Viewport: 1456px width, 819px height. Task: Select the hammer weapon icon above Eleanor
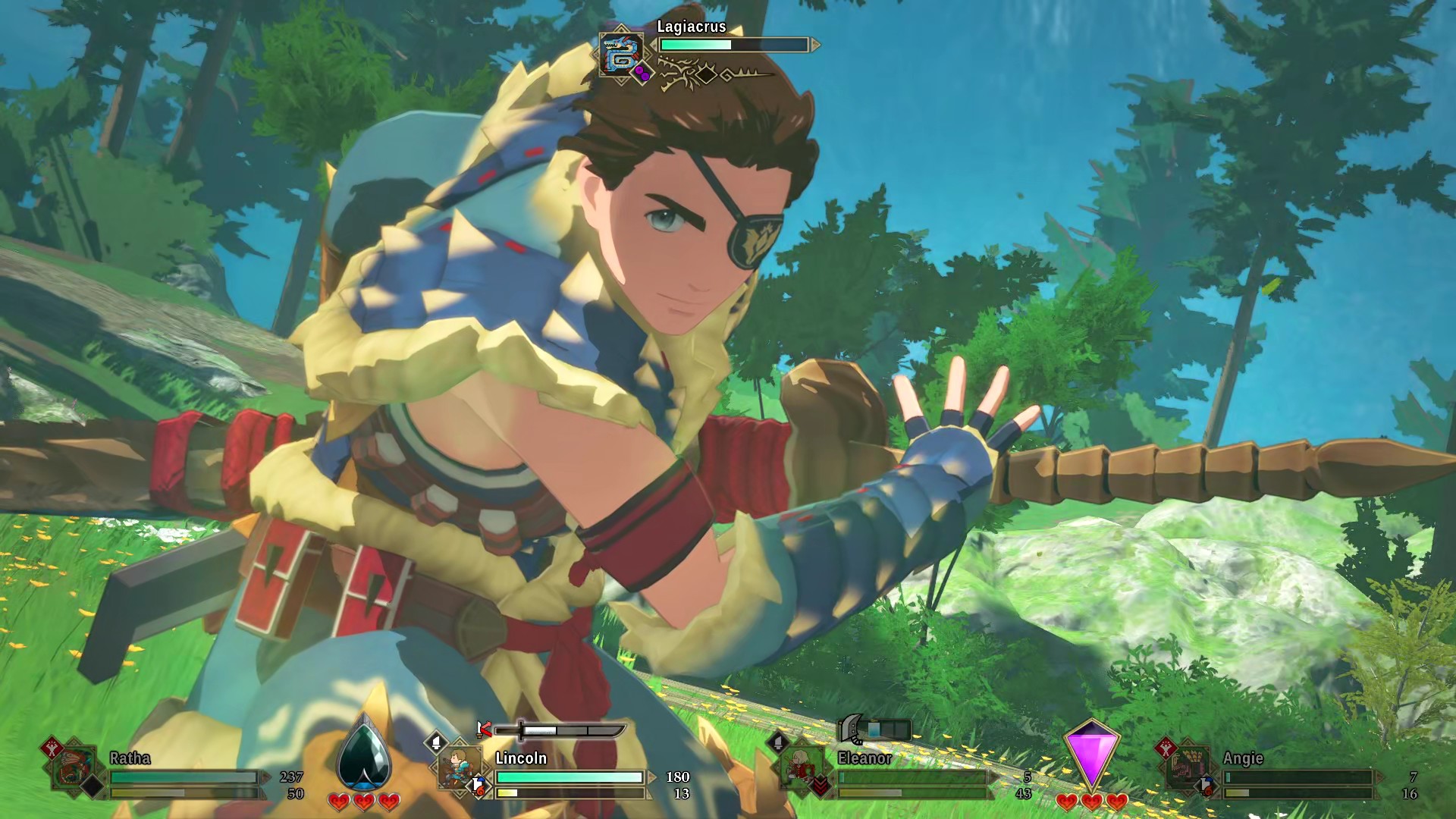click(851, 729)
